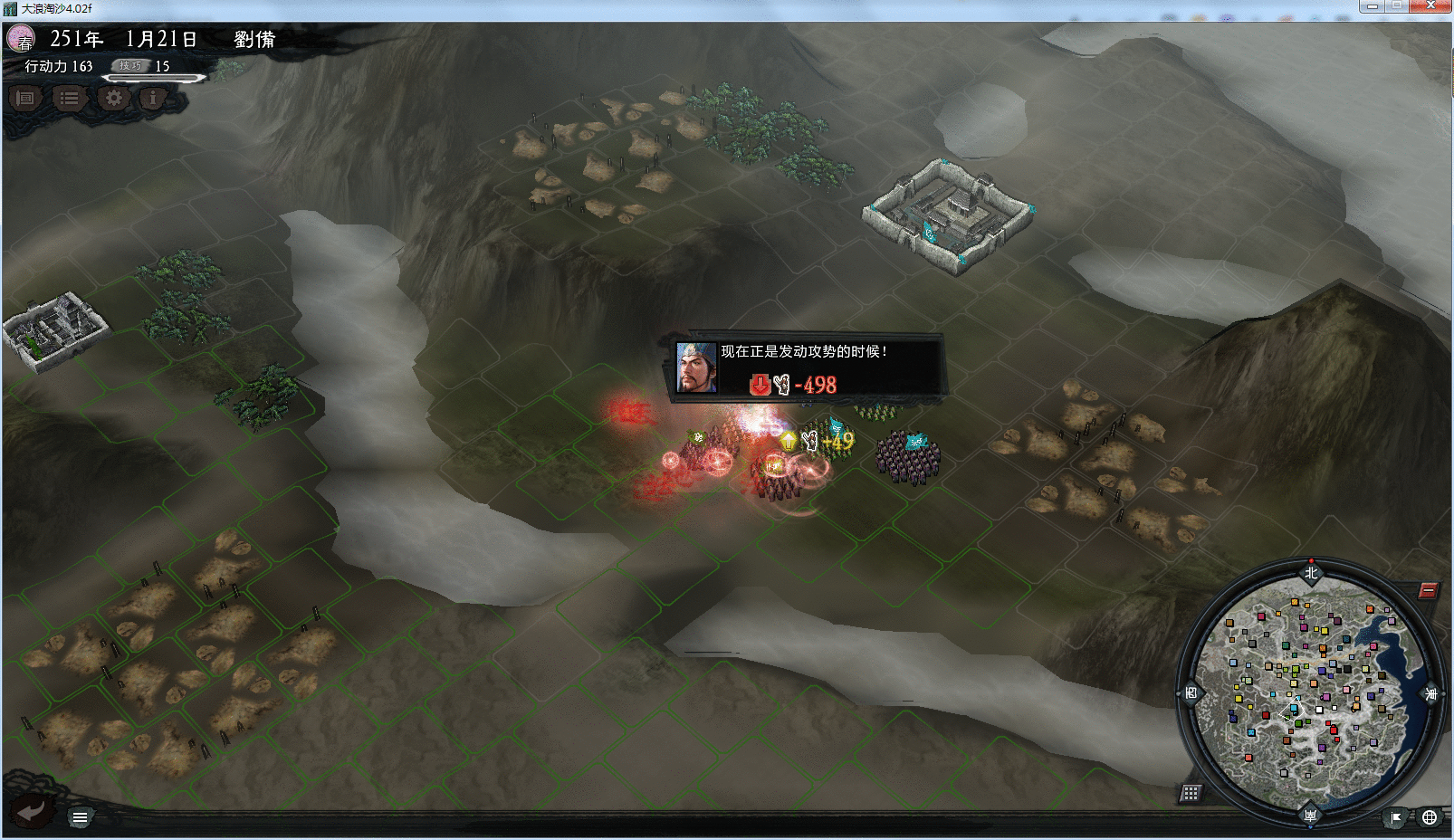This screenshot has width=1454, height=840.
Task: Select the 東 east compass marker
Action: [x=1430, y=694]
